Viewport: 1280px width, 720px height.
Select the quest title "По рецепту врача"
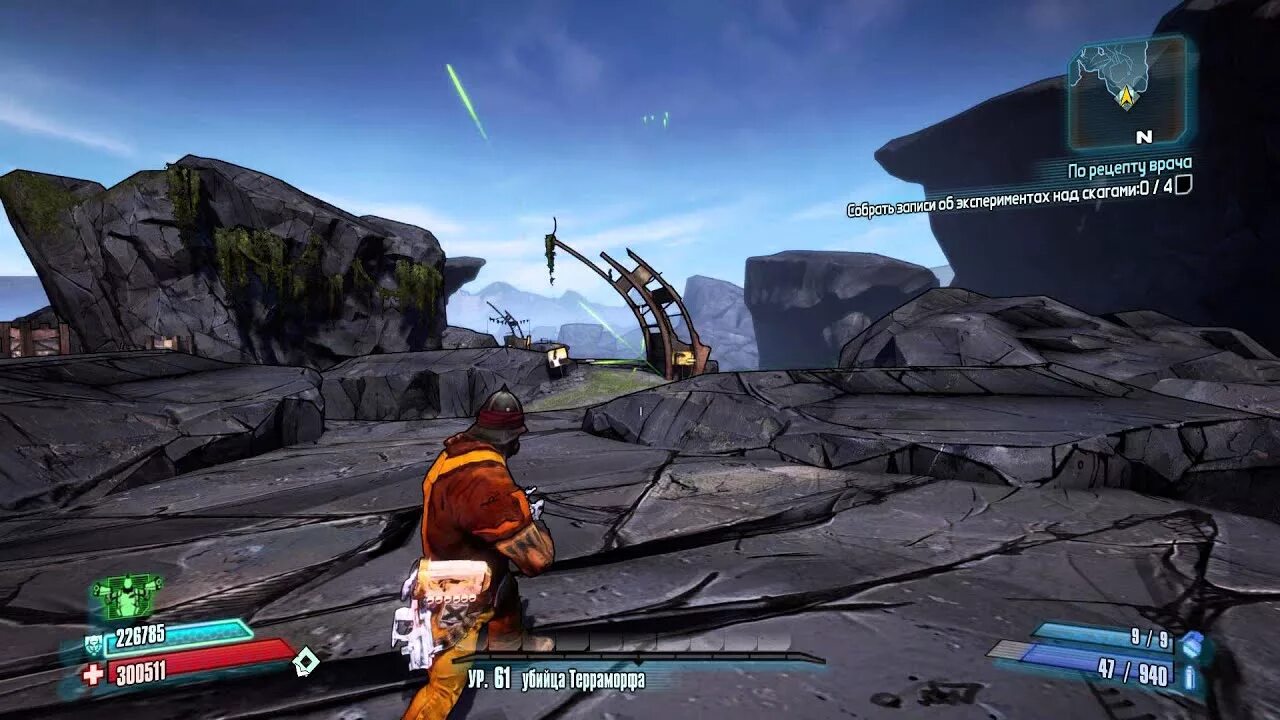click(x=1129, y=164)
